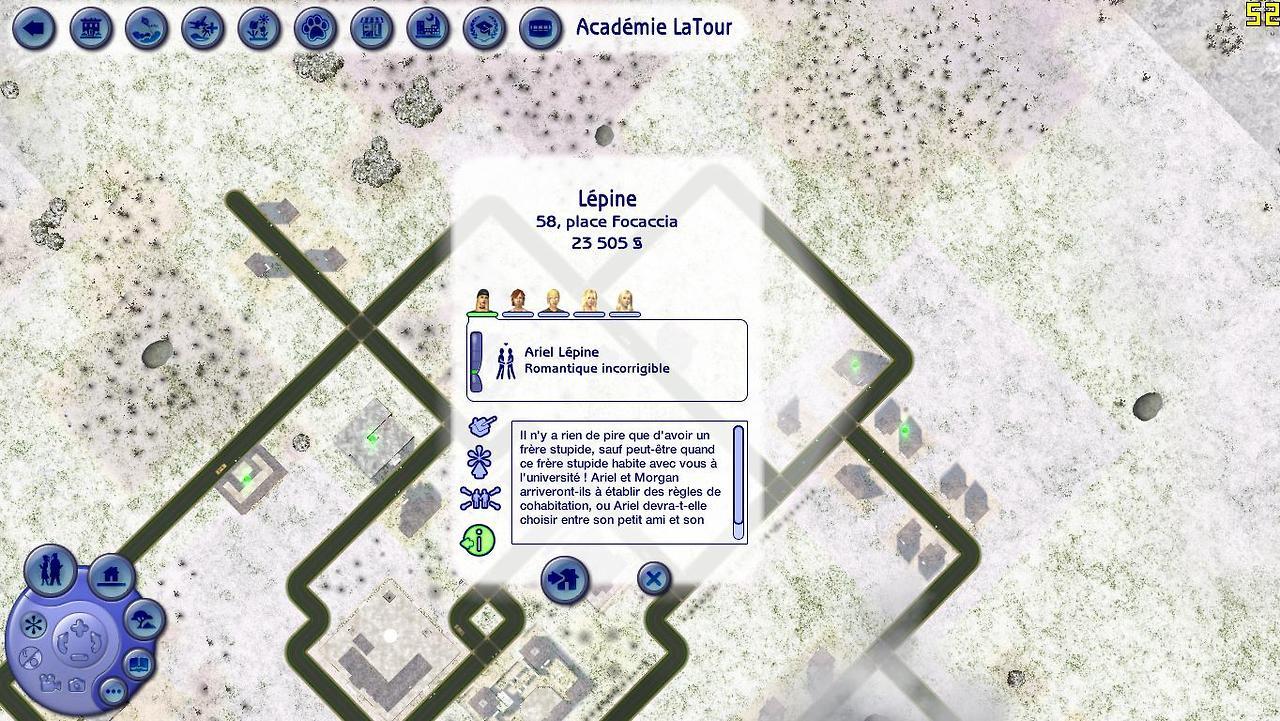
Task: Open the three-dots options button
Action: tap(112, 691)
